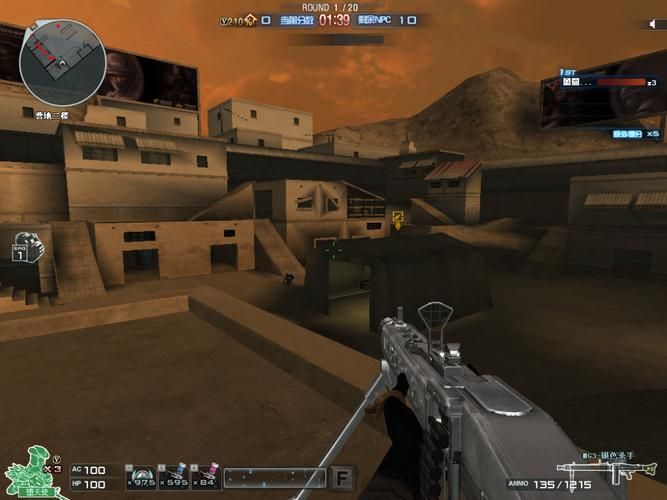Image resolution: width=667 pixels, height=500 pixels.
Task: Select the item slot showing x975
Action: pos(140,476)
